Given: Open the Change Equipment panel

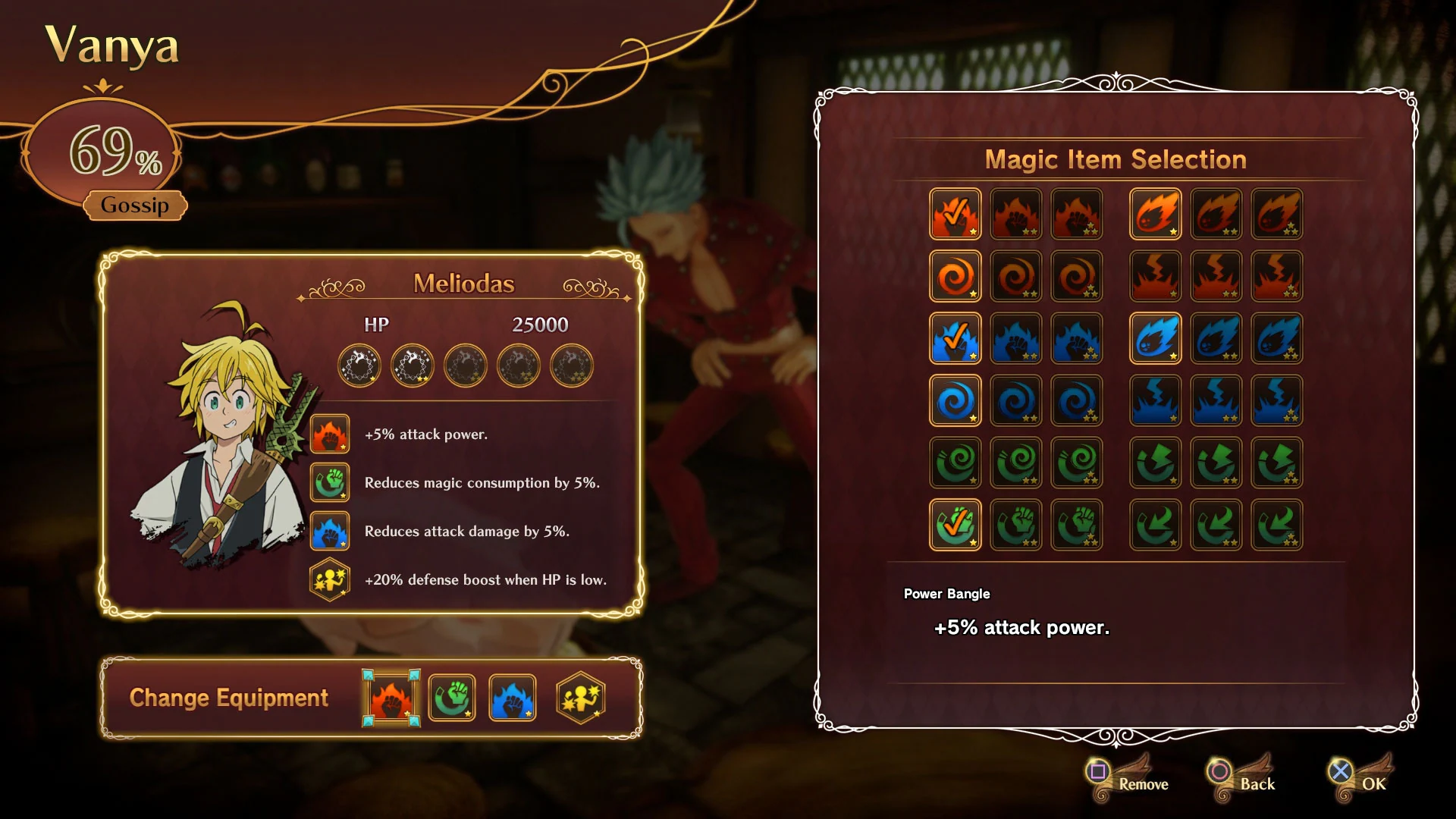Looking at the screenshot, I should [227, 698].
